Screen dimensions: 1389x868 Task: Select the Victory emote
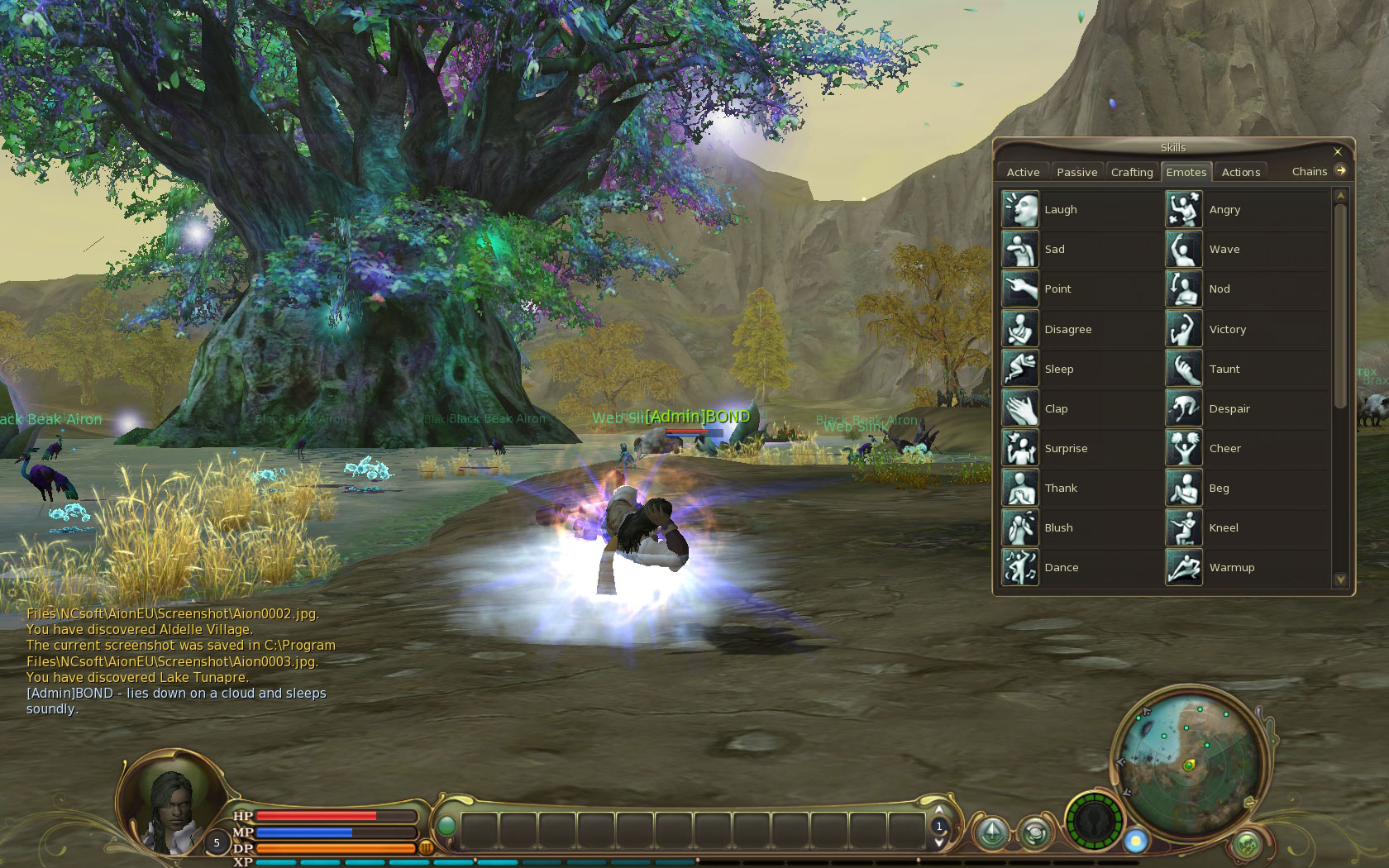click(x=1184, y=329)
